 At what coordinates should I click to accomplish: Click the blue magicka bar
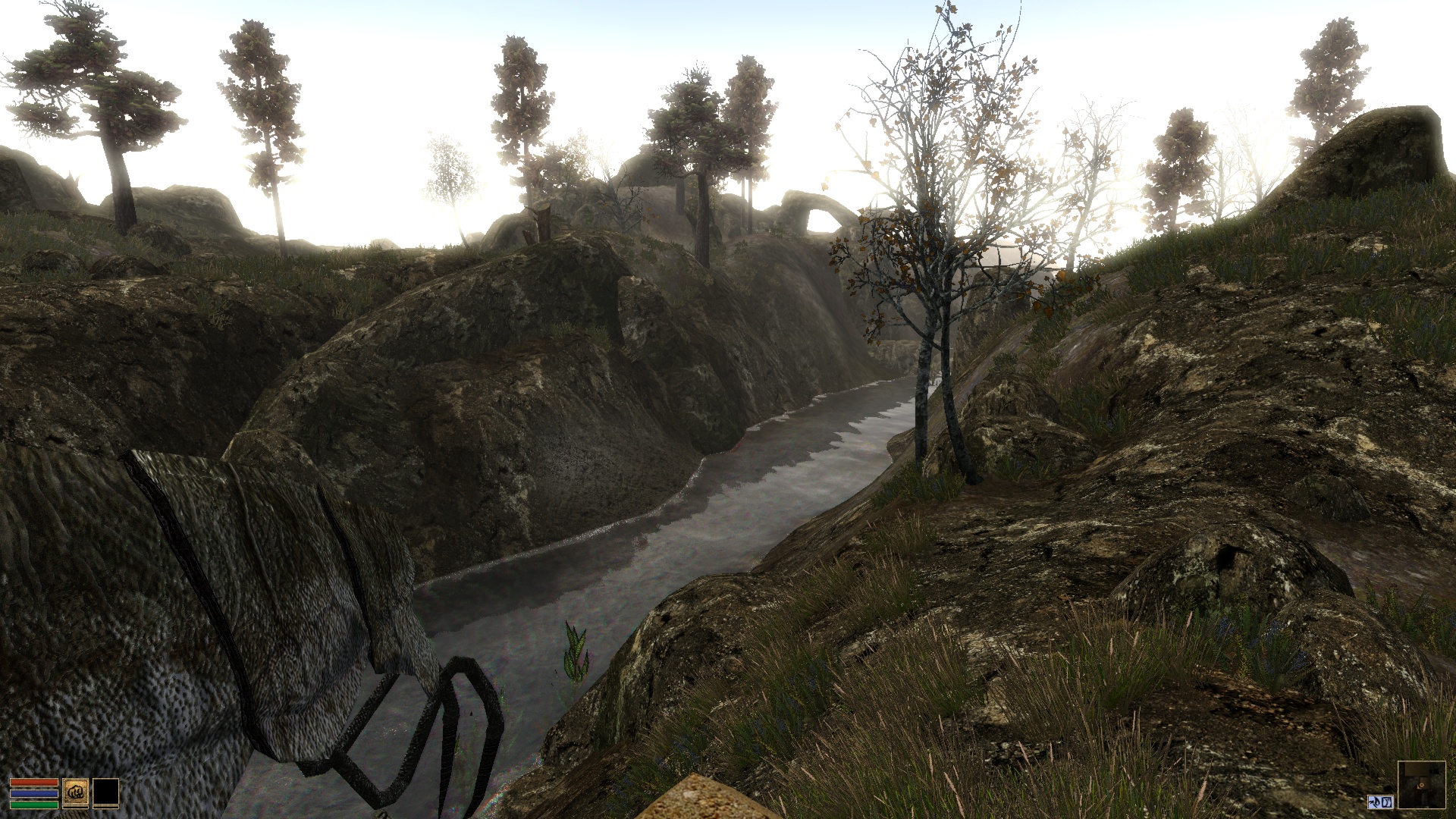33,794
